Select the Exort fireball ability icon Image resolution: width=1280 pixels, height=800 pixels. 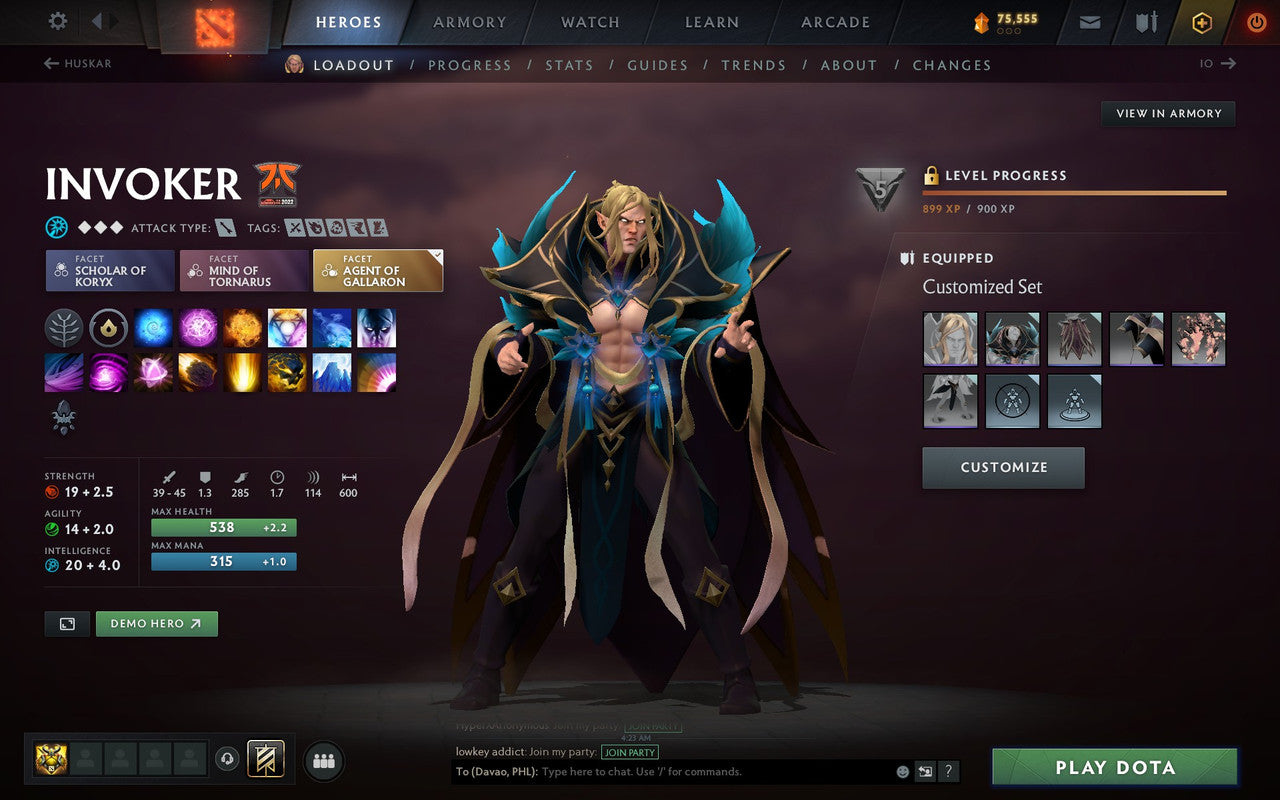pos(243,328)
